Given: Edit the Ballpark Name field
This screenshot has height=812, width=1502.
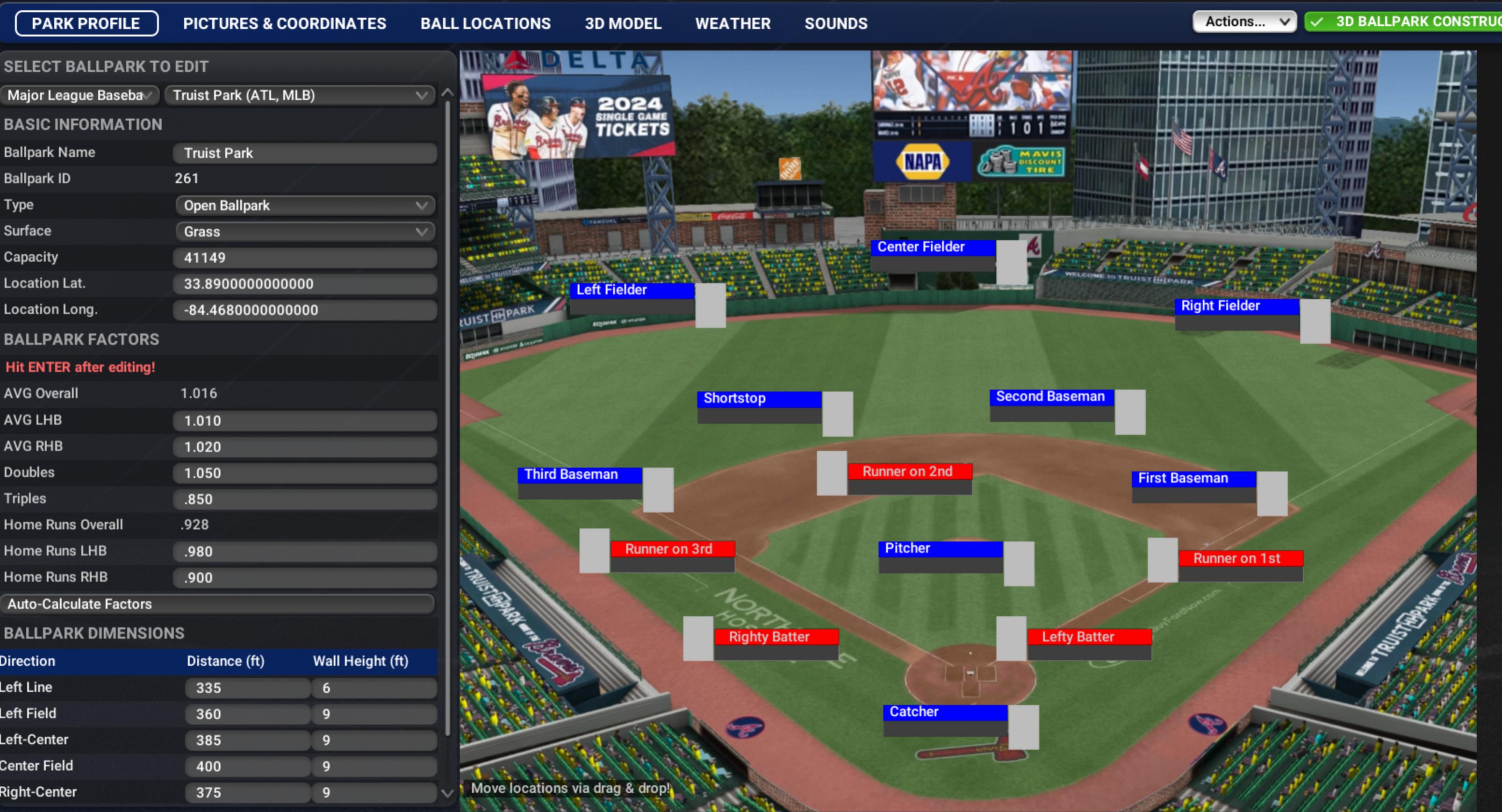Looking at the screenshot, I should 305,153.
